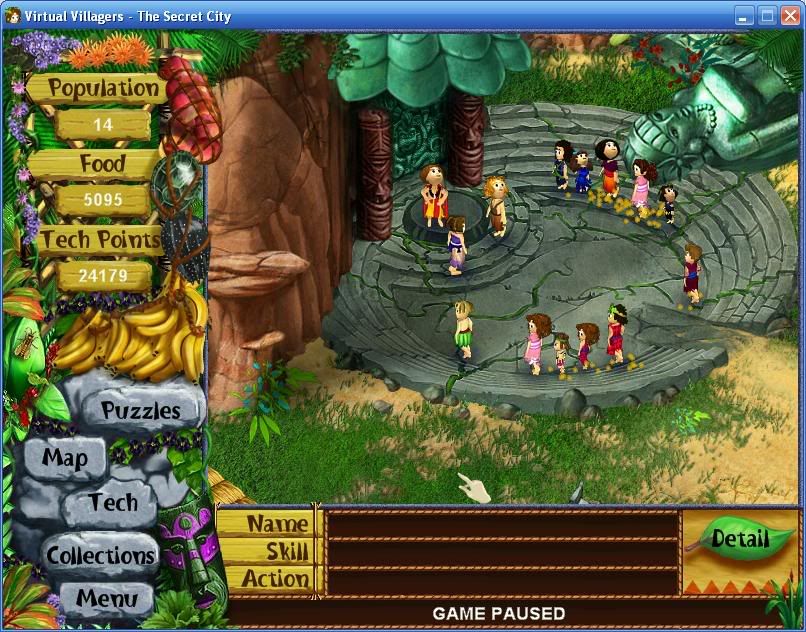
Task: View the Collections screen
Action: click(101, 555)
